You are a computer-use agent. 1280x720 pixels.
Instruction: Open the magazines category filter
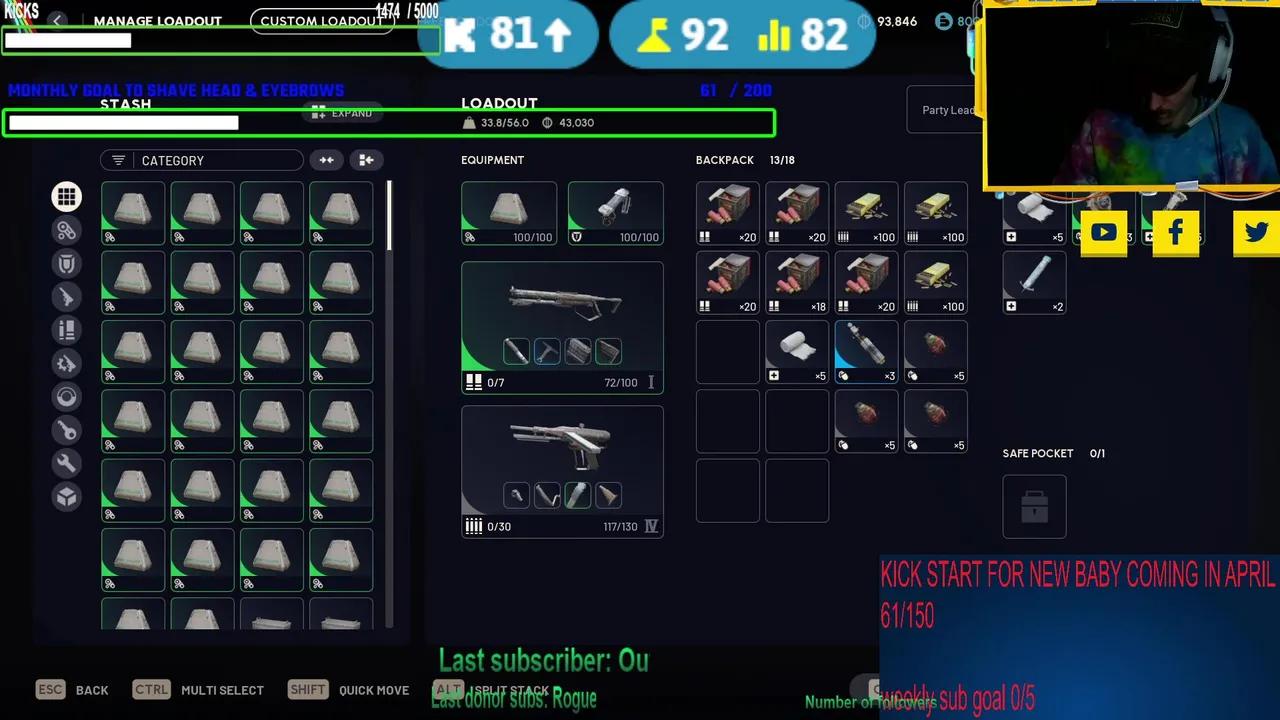[66, 330]
